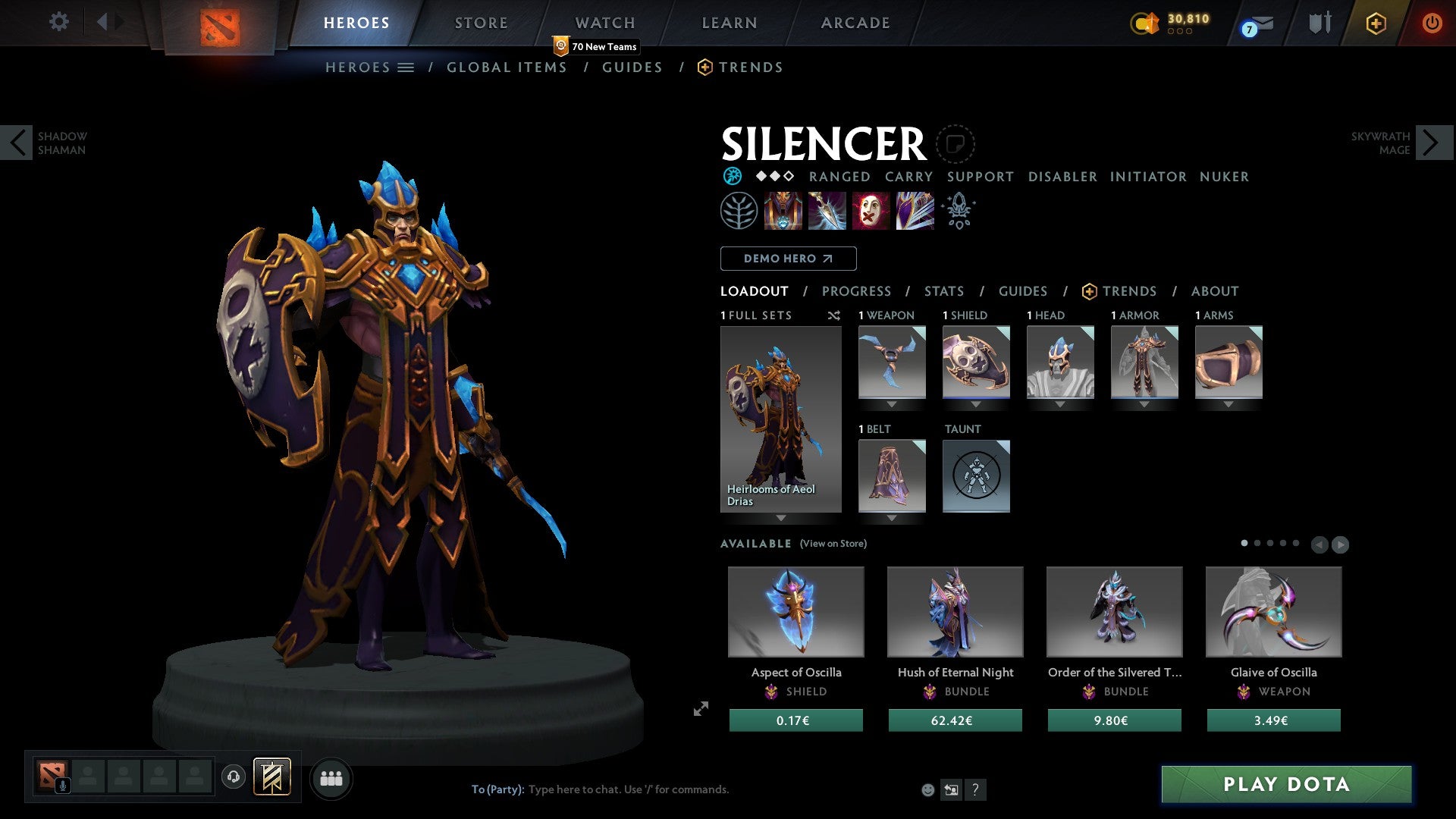Open the Armory shield-and-sword icon

tap(1319, 23)
